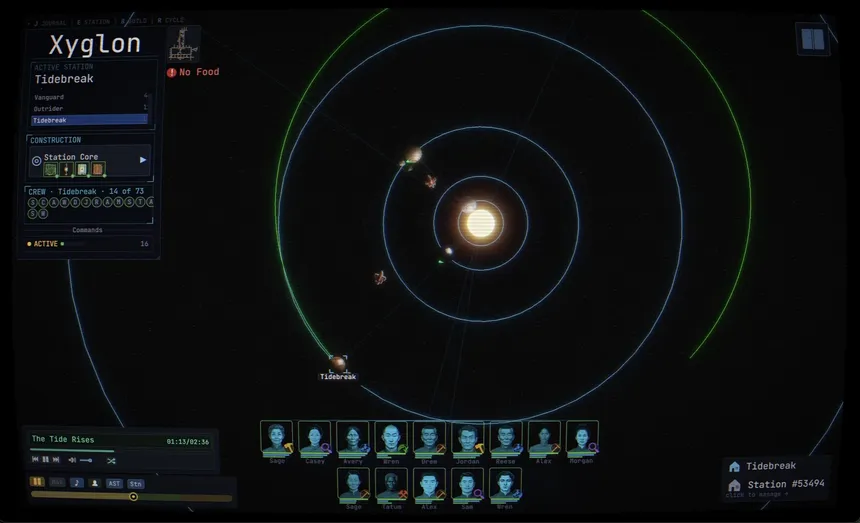Screen dimensions: 860x523
Task: Click the No Food warning alert
Action: click(x=193, y=72)
